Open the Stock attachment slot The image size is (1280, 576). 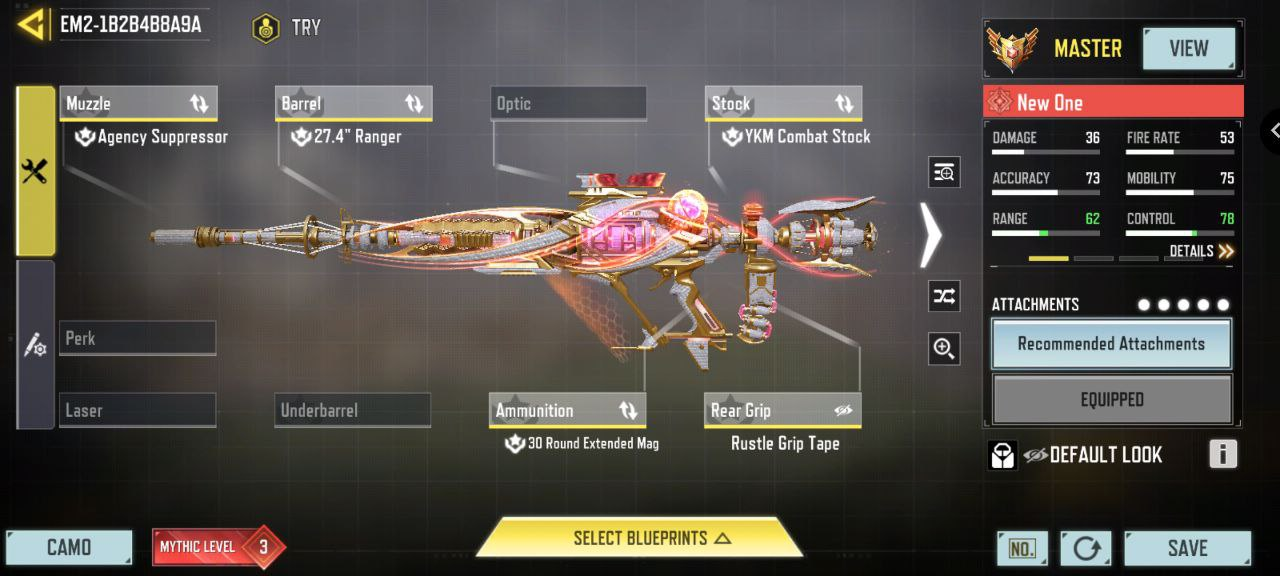(x=783, y=103)
